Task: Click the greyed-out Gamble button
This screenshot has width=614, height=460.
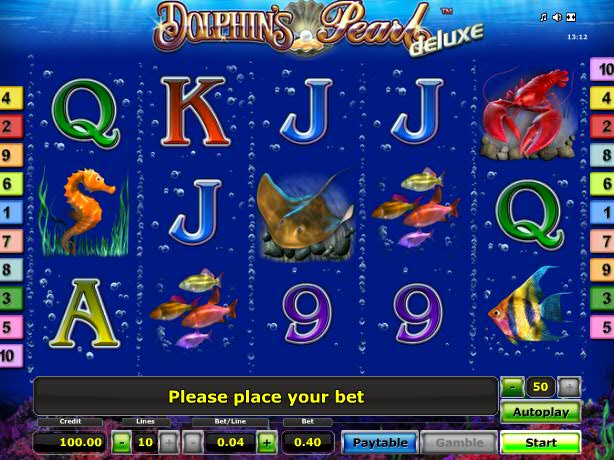Action: [x=460, y=442]
